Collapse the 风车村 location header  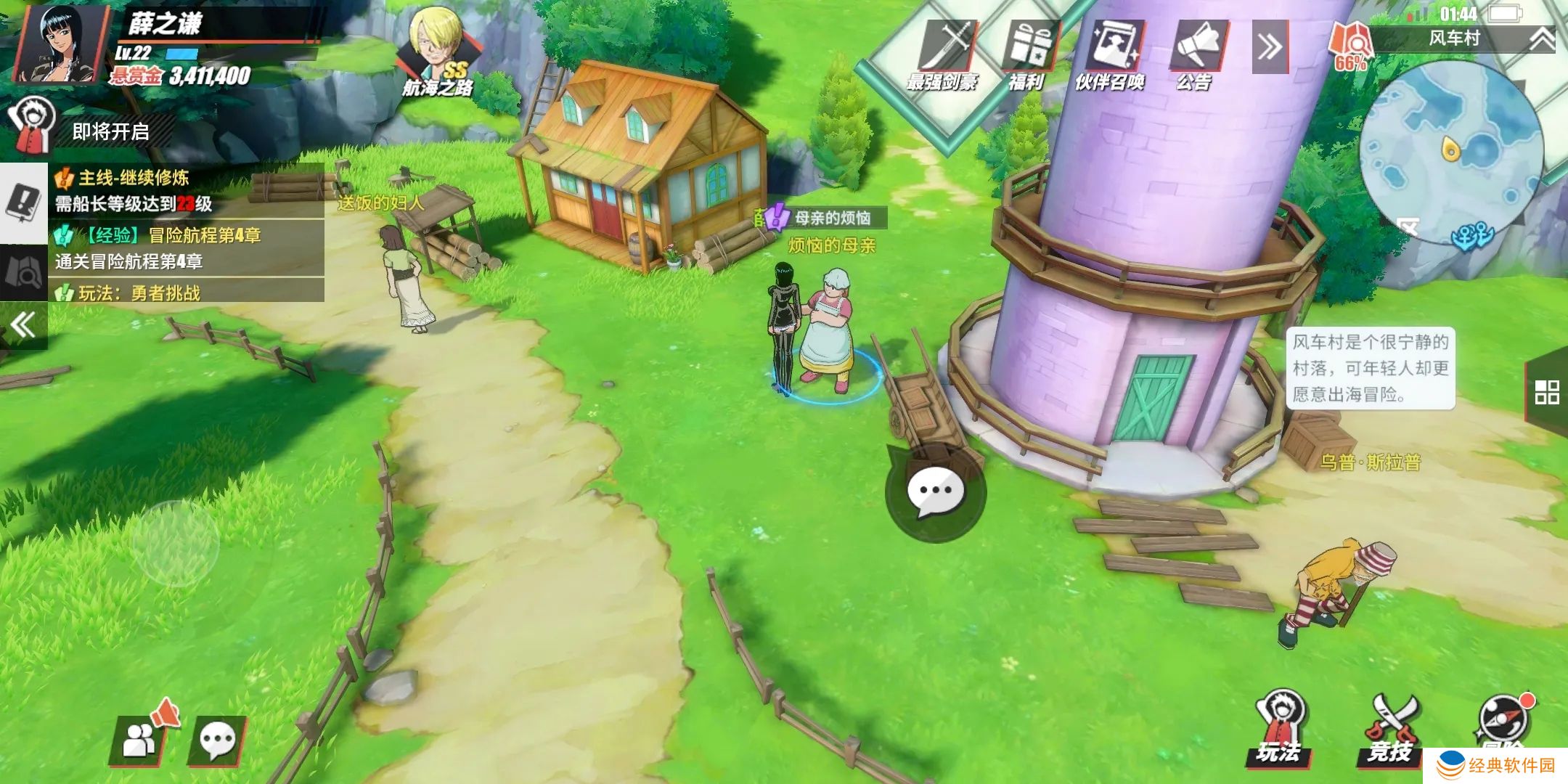pos(1542,39)
